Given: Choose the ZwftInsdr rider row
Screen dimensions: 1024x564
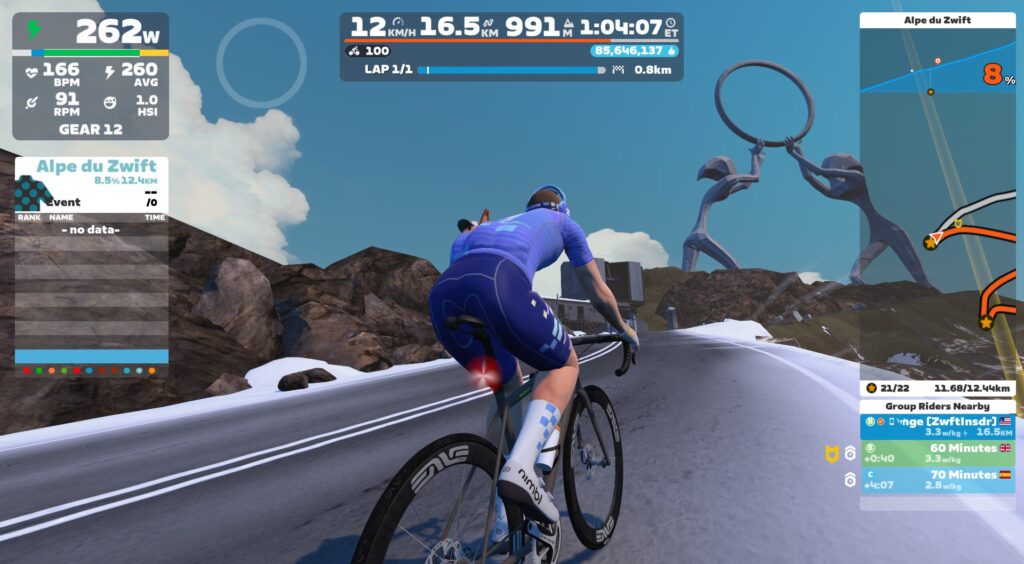Looking at the screenshot, I should 937,427.
